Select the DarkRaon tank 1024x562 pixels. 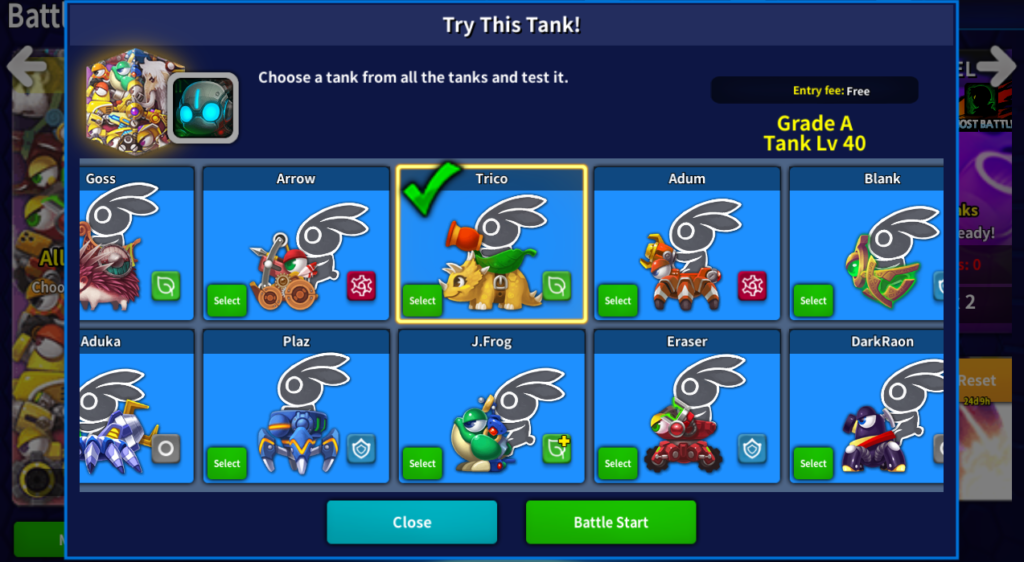point(813,463)
